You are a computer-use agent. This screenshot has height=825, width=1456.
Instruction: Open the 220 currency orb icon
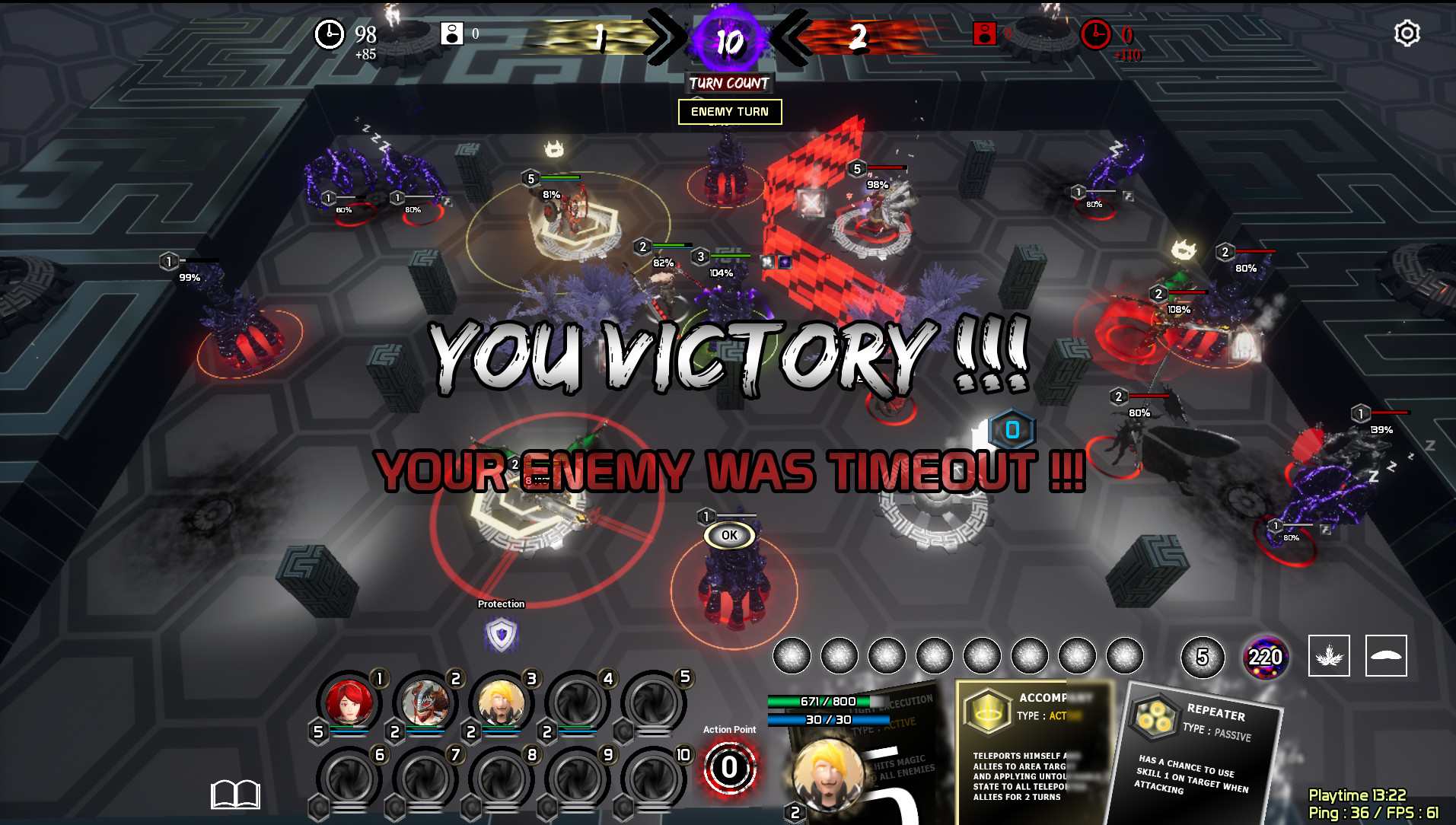click(x=1266, y=656)
